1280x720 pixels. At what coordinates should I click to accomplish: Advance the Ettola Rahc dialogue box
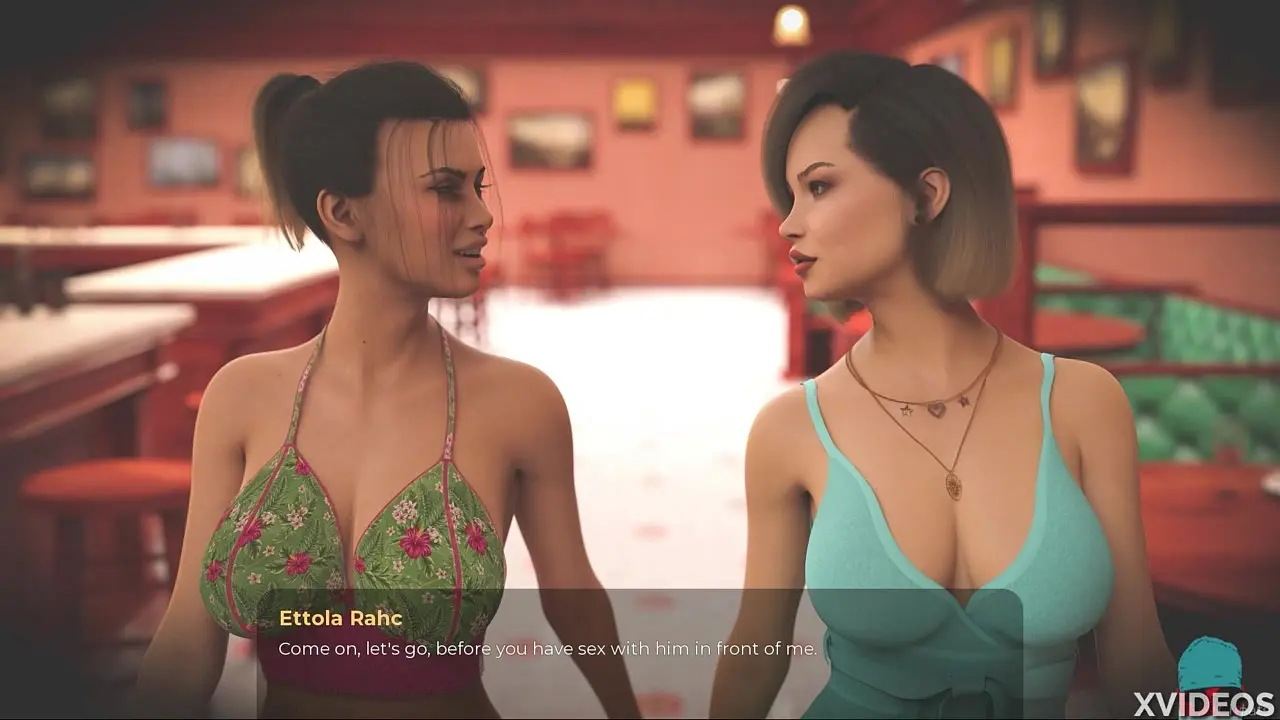[640, 648]
